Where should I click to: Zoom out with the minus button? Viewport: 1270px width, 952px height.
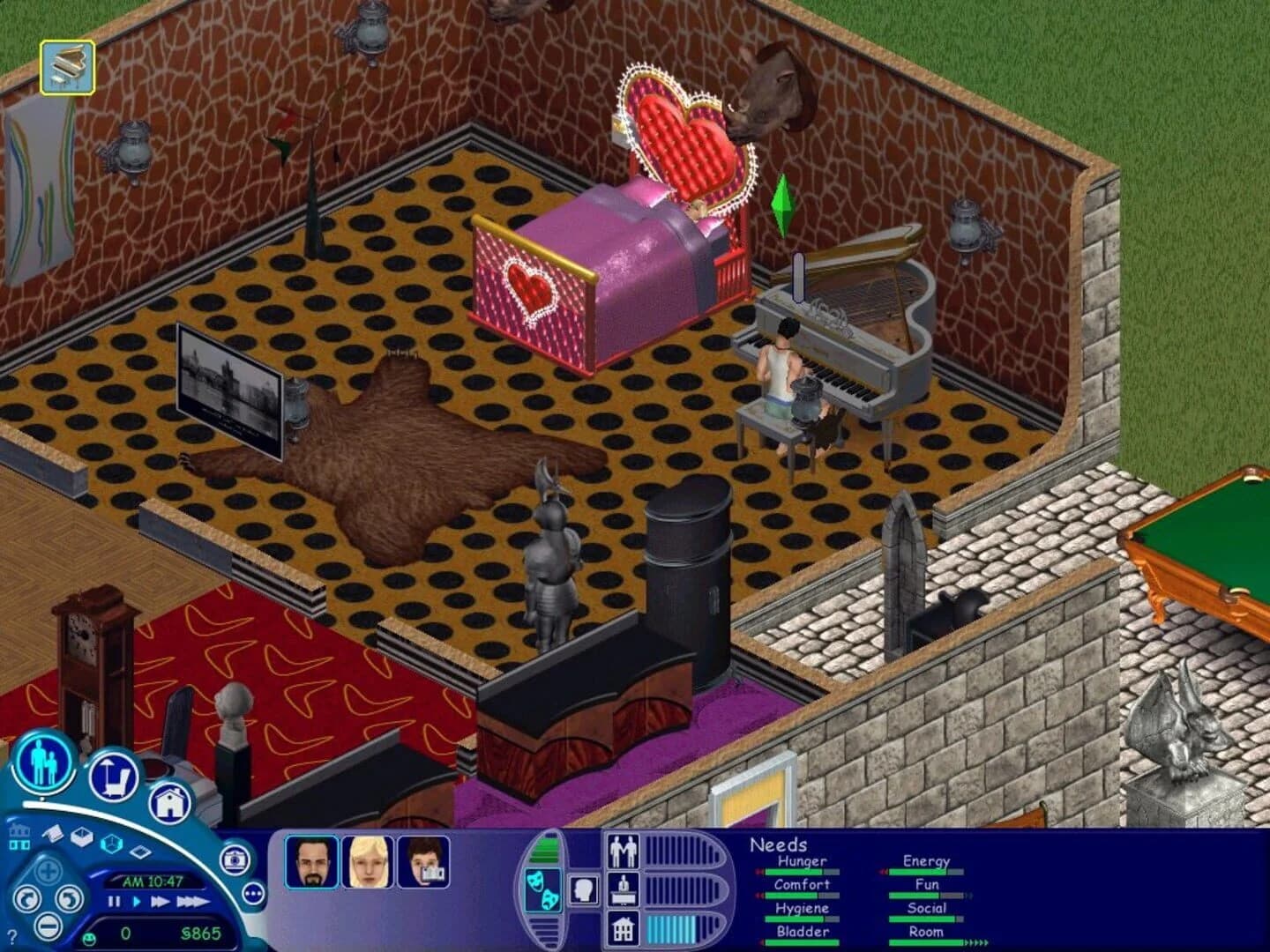pos(48,926)
